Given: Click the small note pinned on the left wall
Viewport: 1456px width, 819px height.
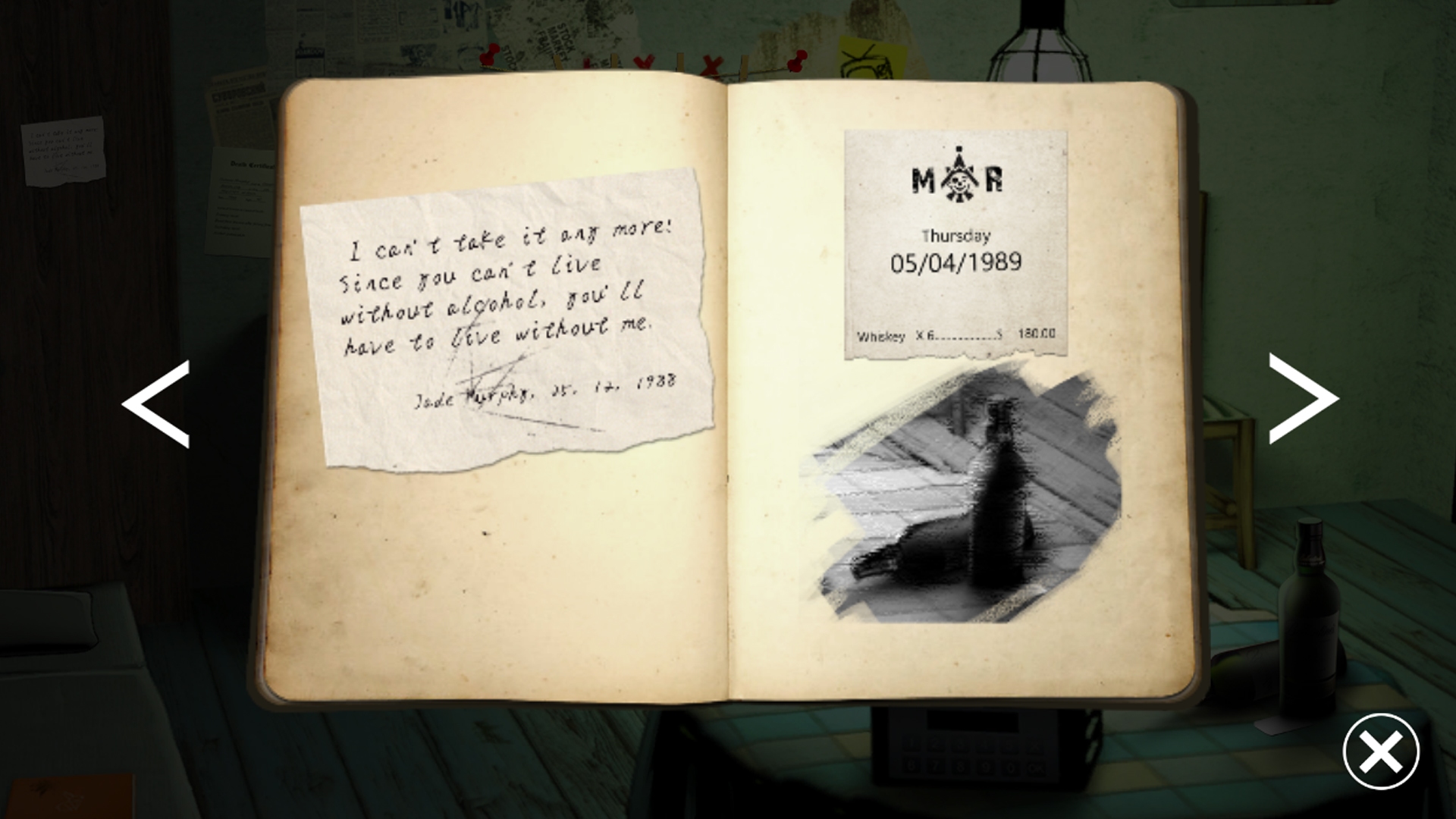Looking at the screenshot, I should (62, 152).
